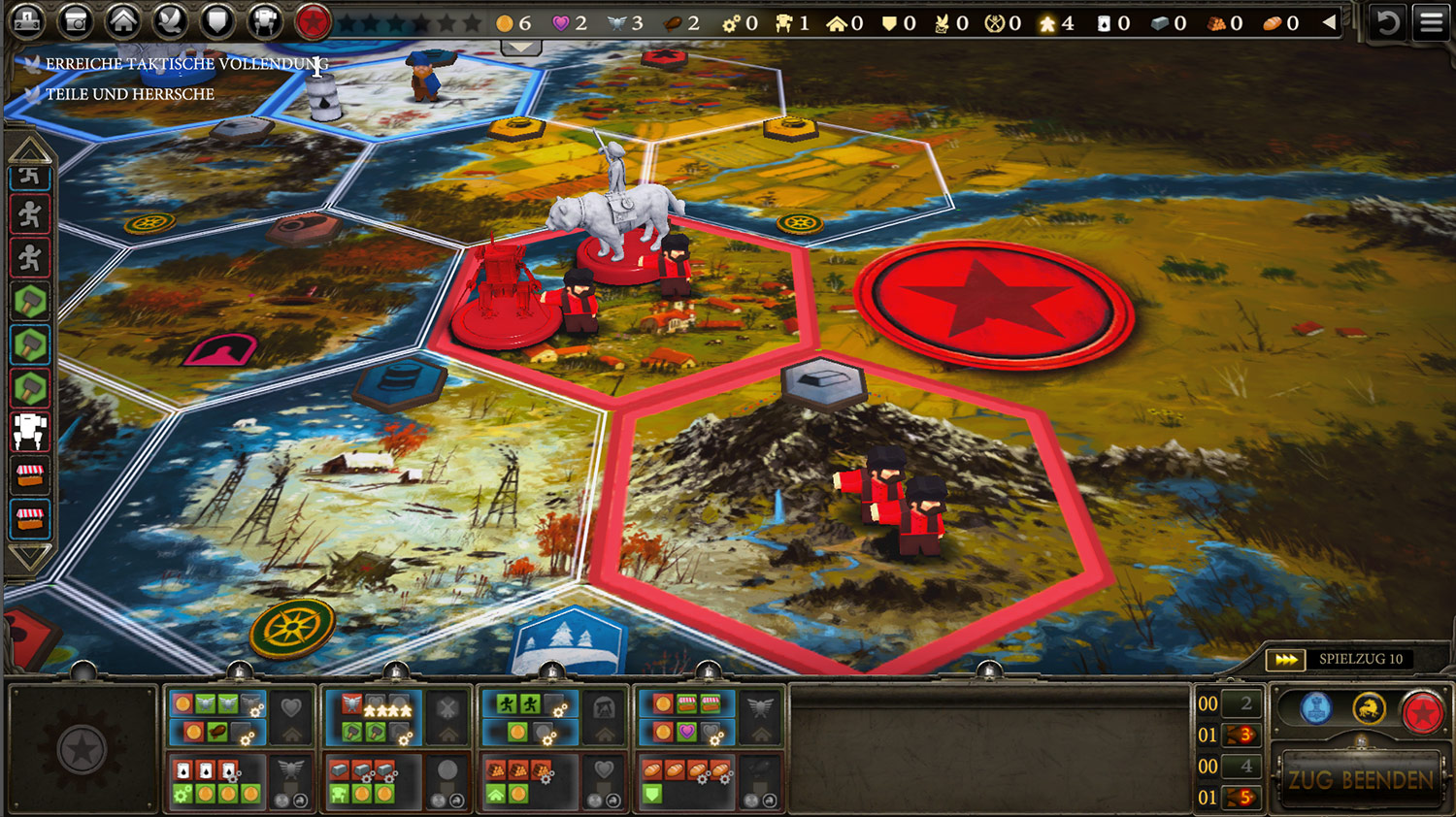Click the star gear button at bottom-left
1456x817 pixels.
[x=82, y=750]
